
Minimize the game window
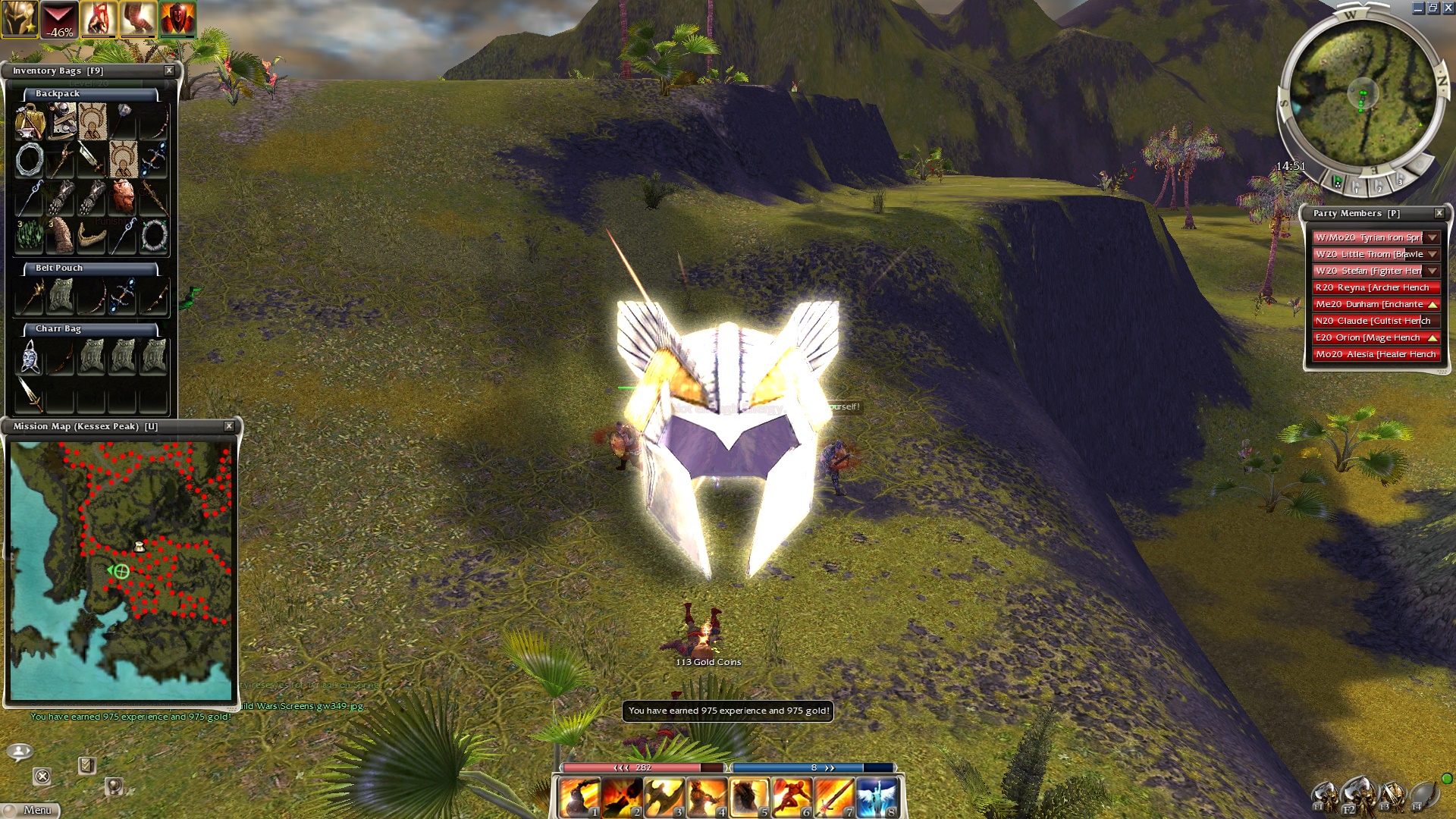(1417, 8)
